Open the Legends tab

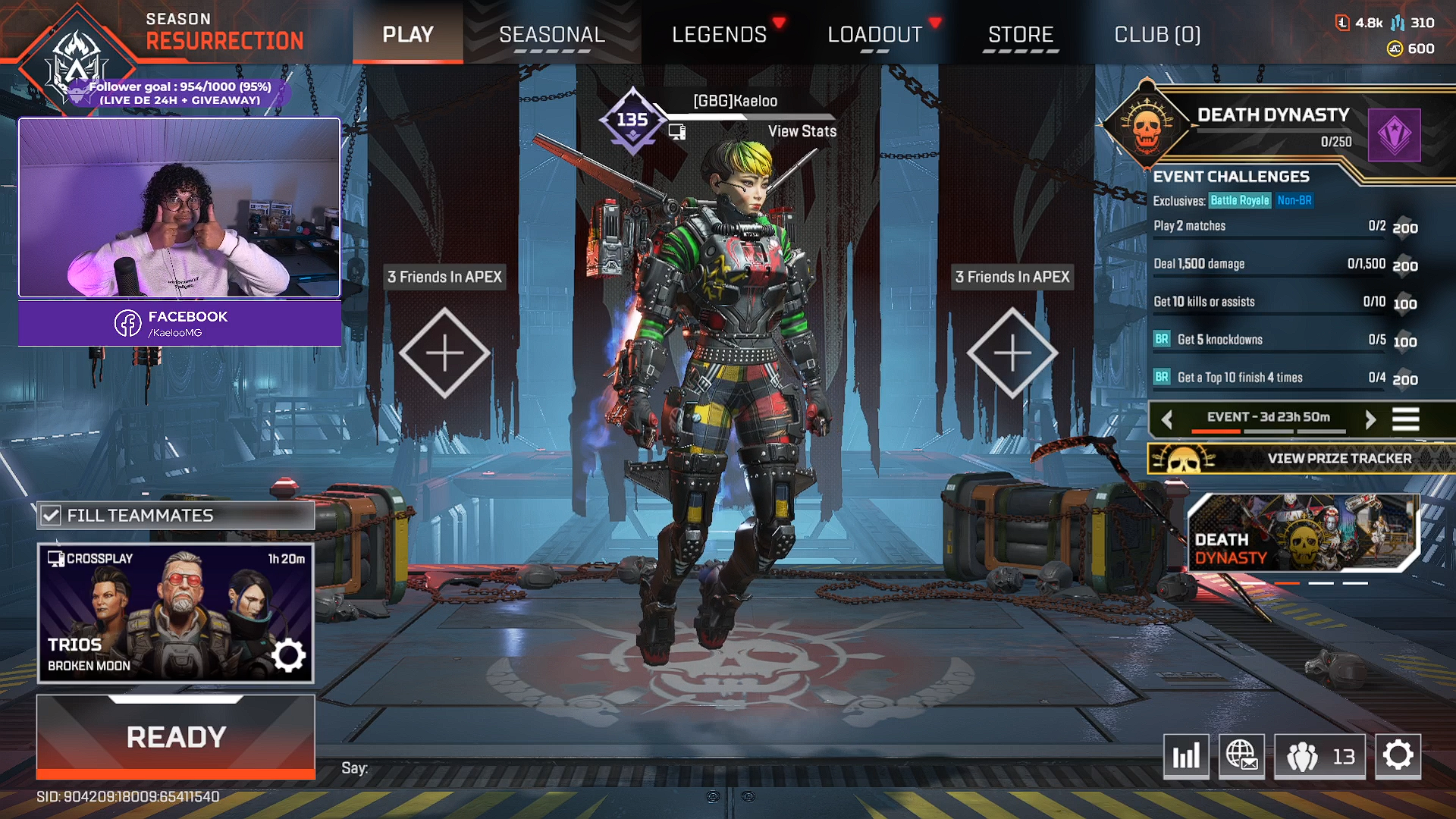pyautogui.click(x=719, y=35)
